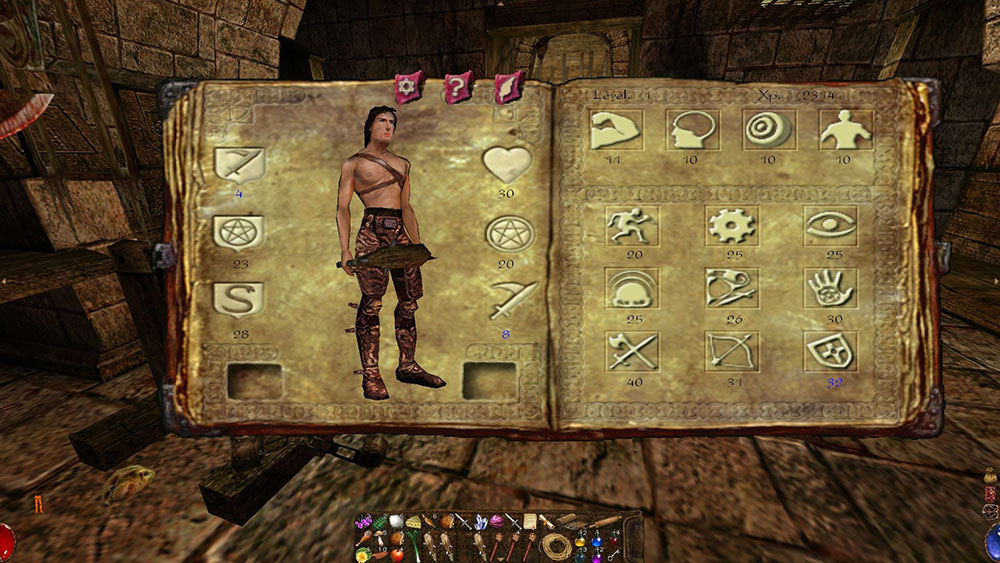Switch to the quill journal bookmark tab
This screenshot has height=563, width=1000.
click(509, 87)
